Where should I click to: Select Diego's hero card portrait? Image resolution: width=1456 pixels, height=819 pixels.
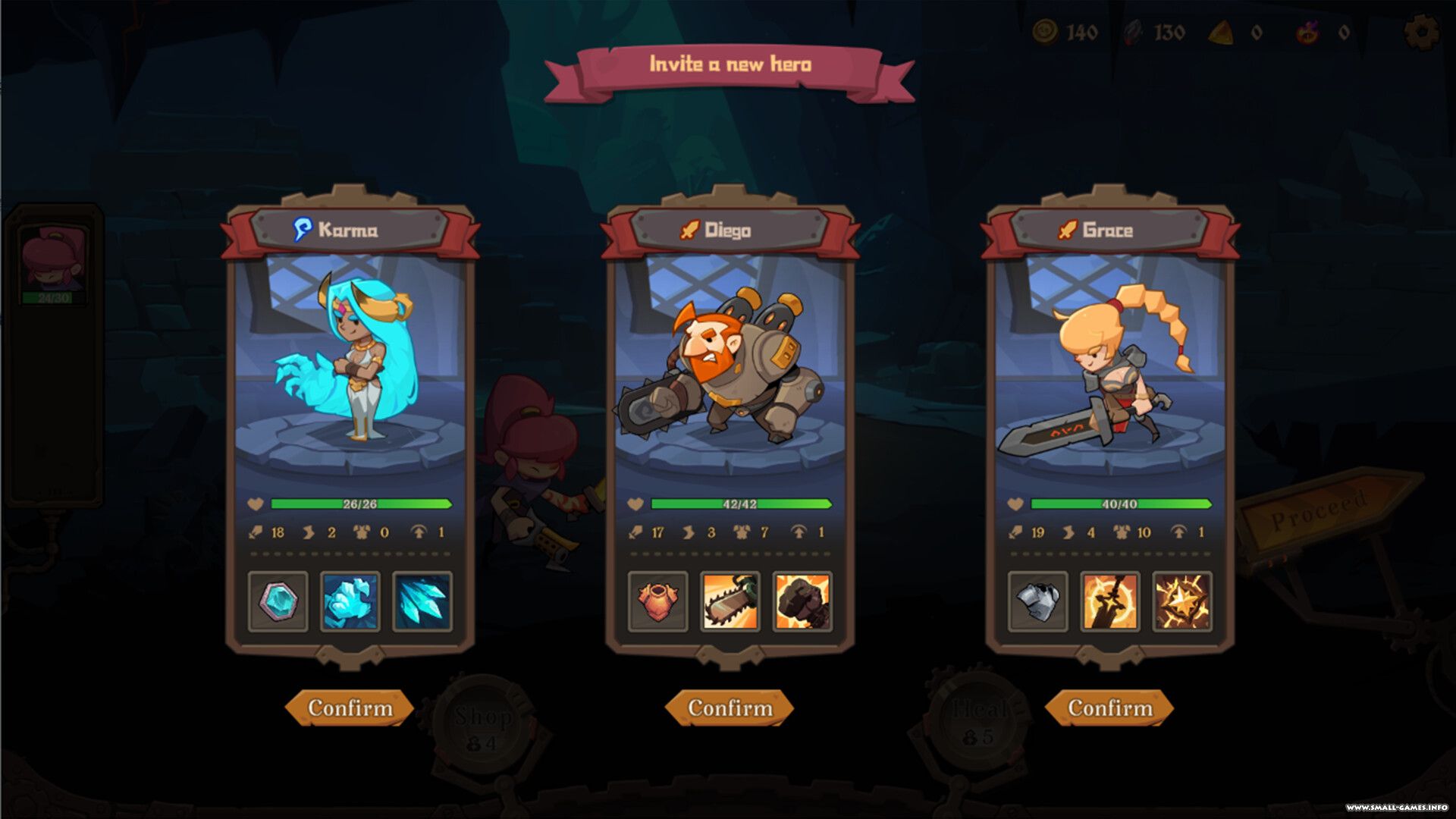730,364
